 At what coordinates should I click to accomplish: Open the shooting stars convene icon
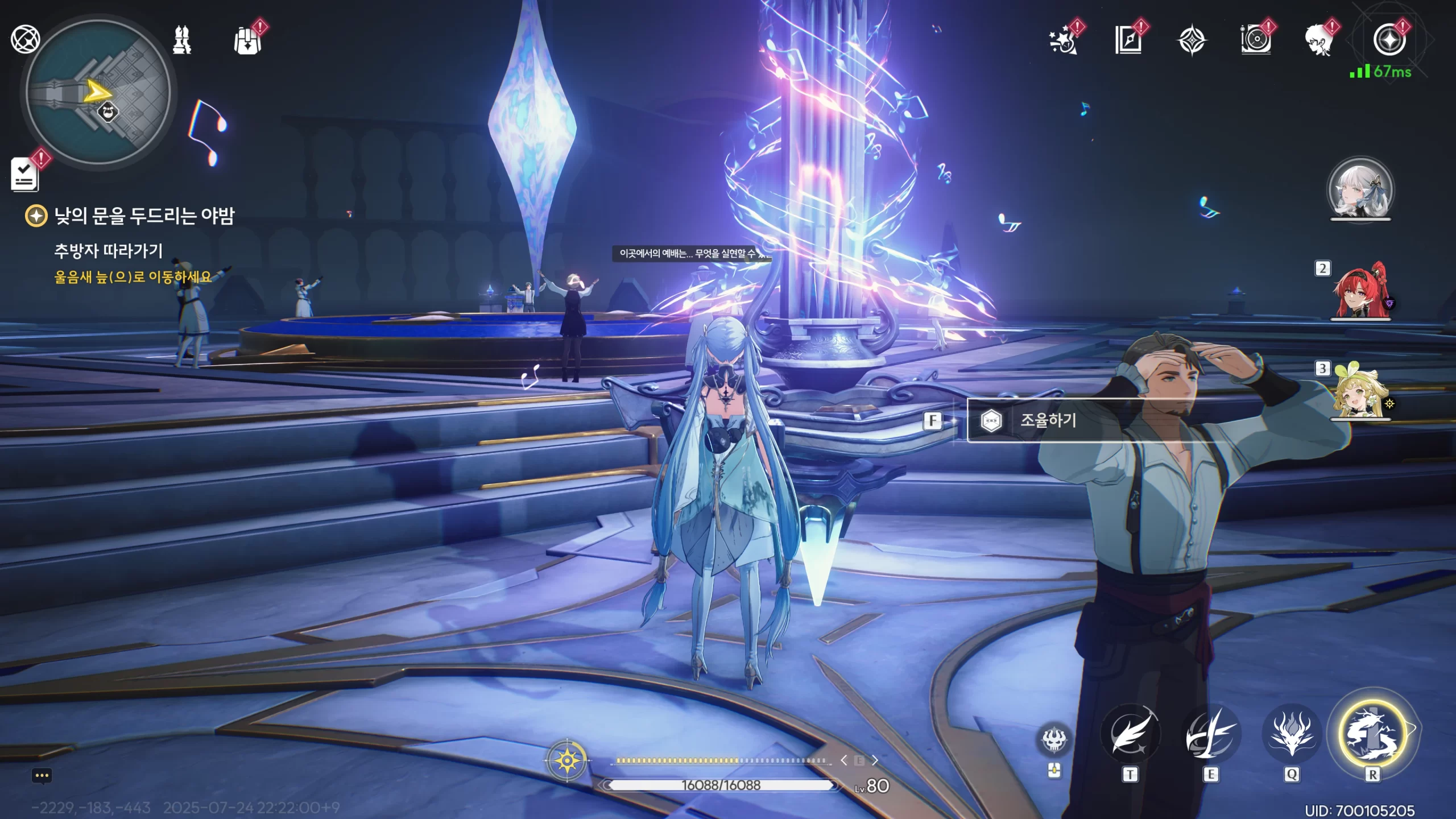coord(1064,40)
